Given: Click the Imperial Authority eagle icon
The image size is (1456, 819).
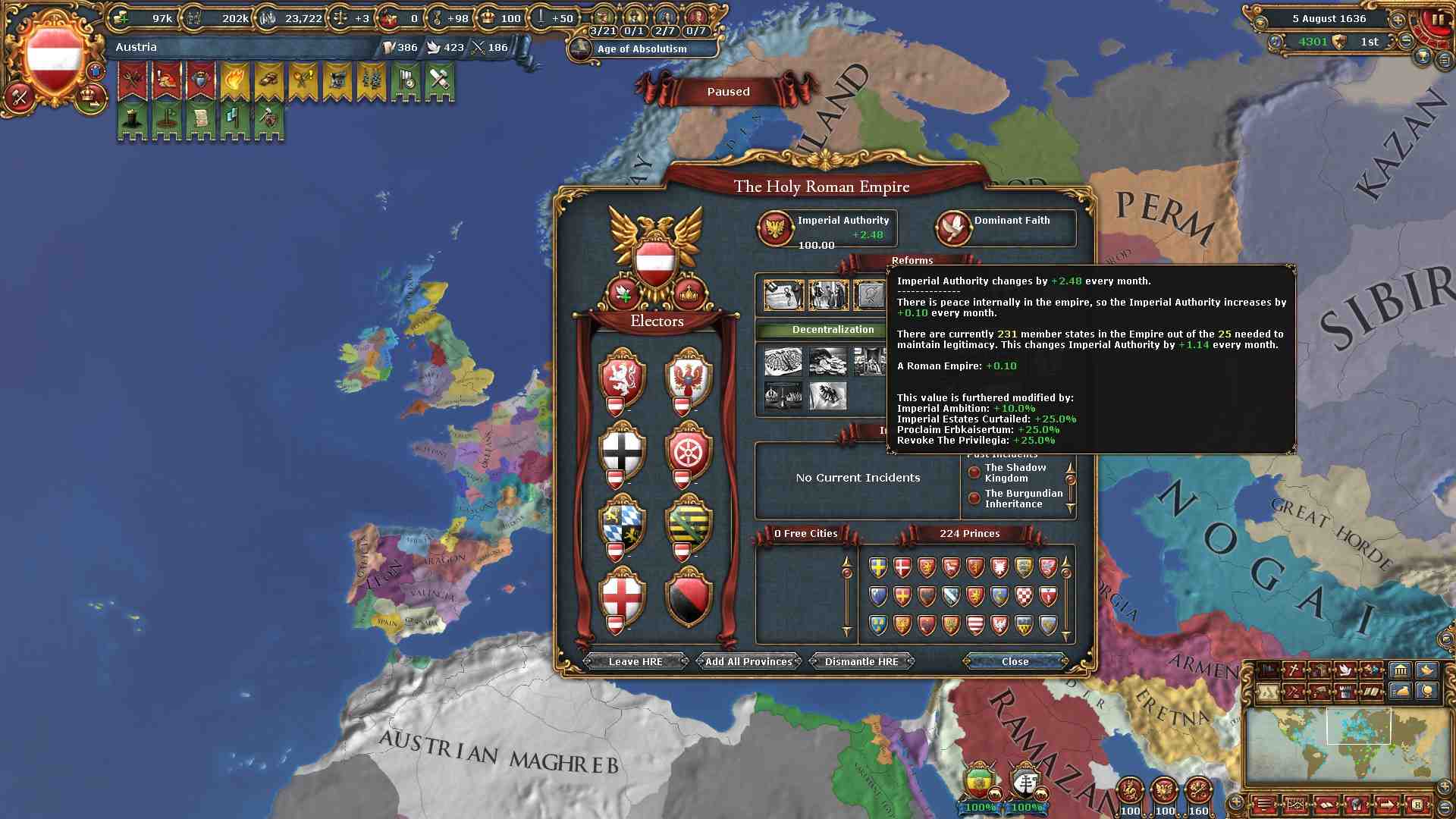Looking at the screenshot, I should pos(776,227).
